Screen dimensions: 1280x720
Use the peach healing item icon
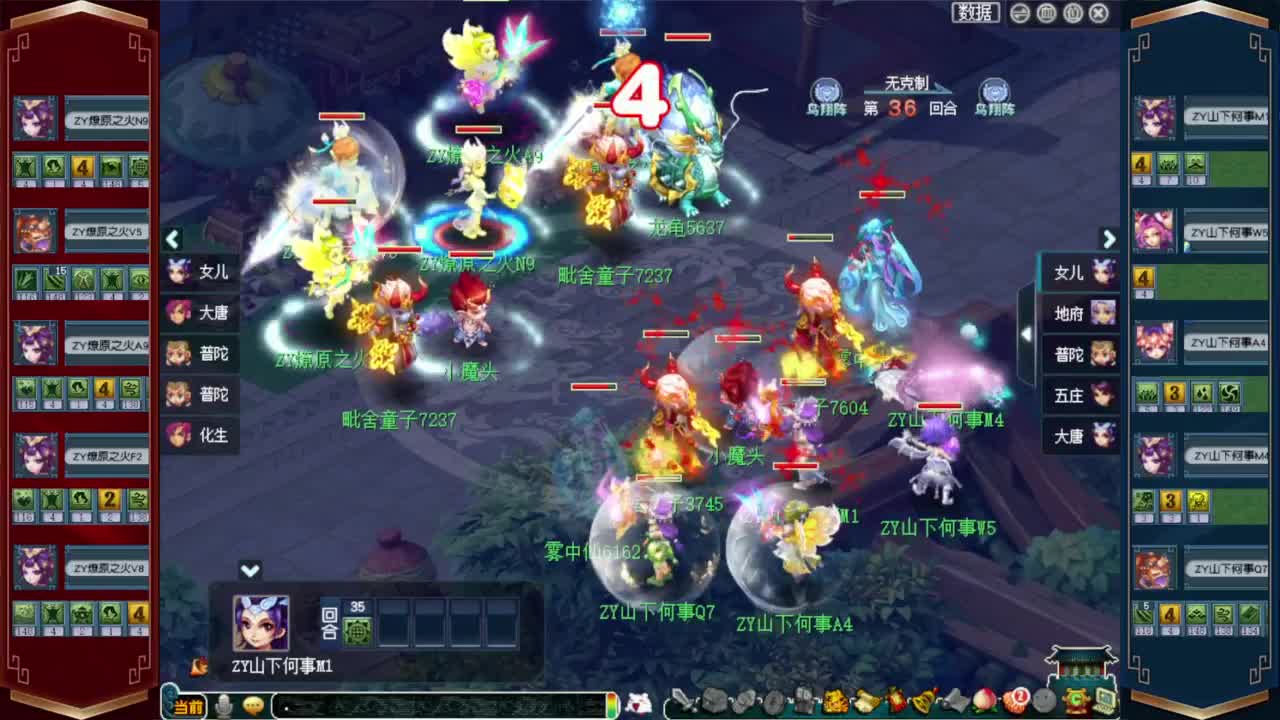tap(983, 705)
